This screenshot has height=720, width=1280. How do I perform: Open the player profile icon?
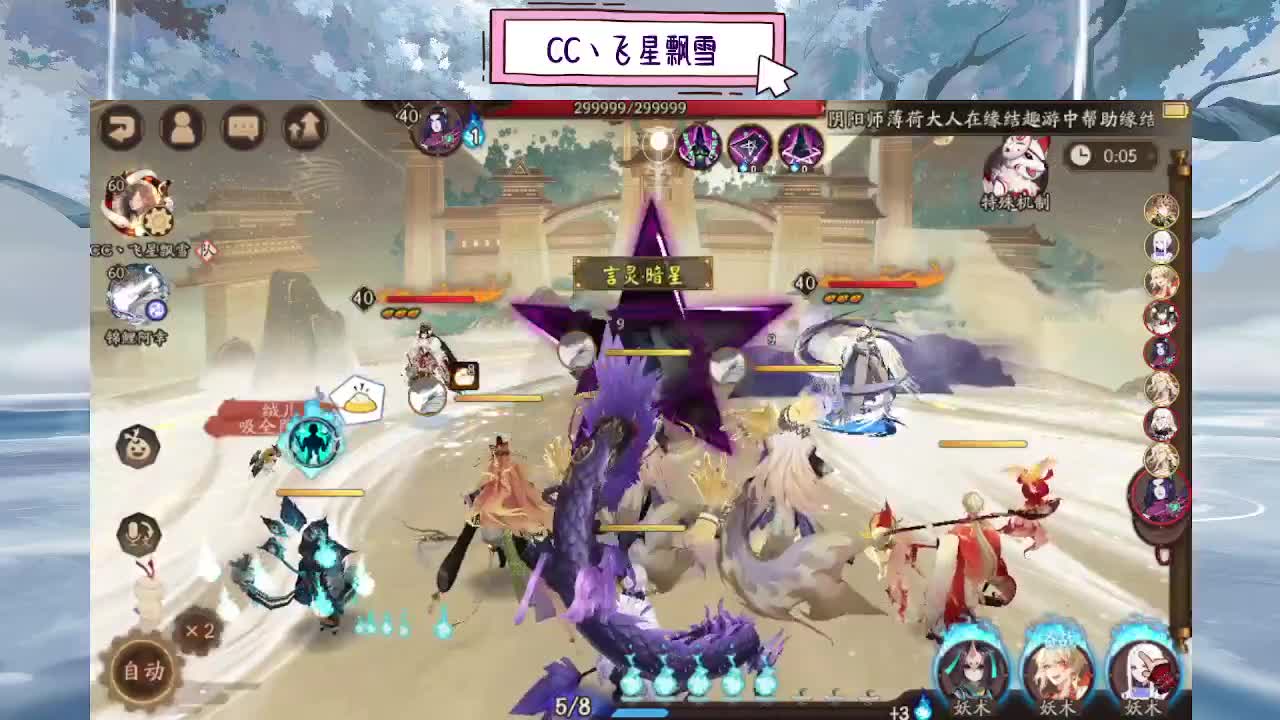point(179,127)
